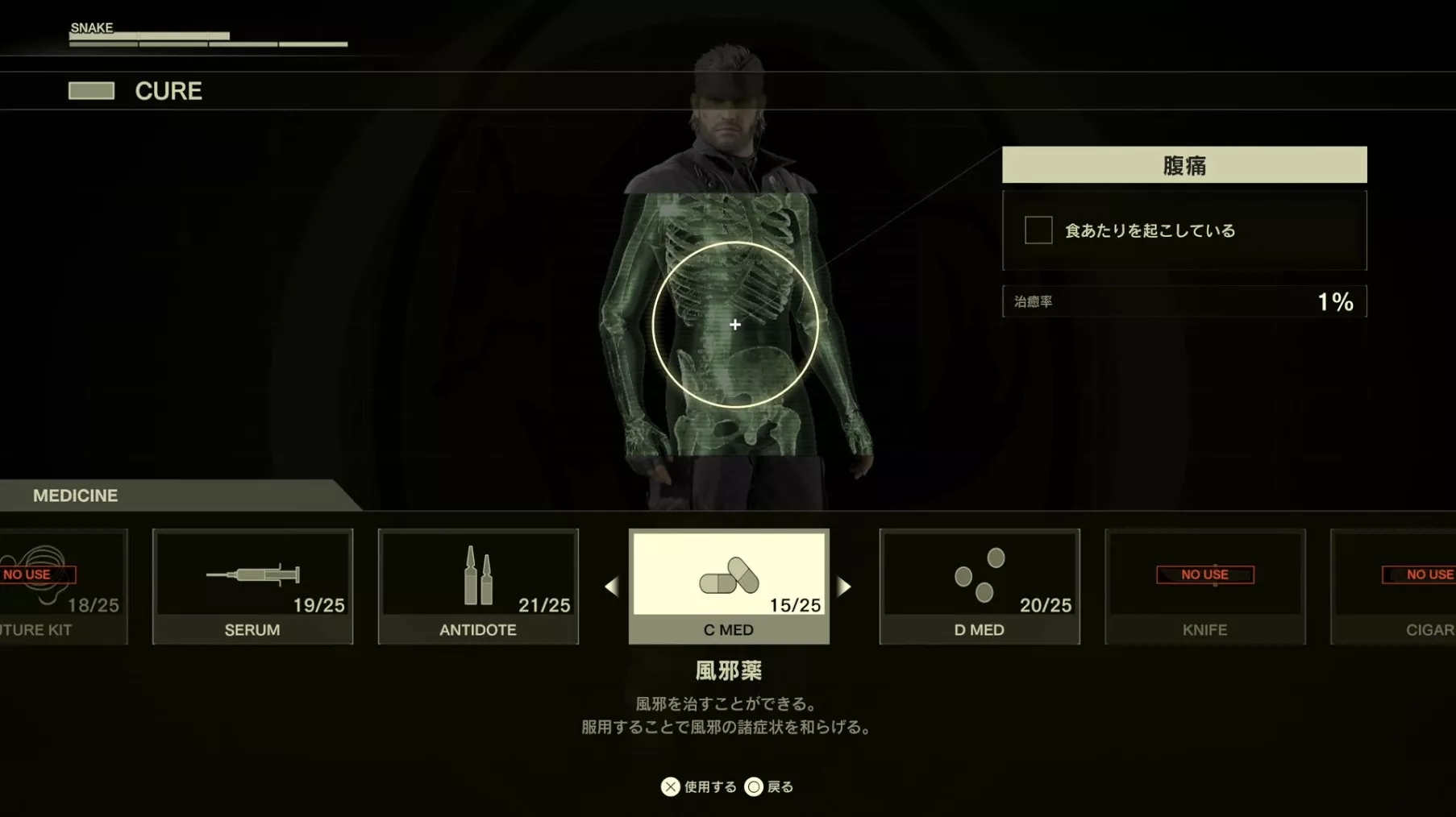Open the CURE menu header

[168, 91]
